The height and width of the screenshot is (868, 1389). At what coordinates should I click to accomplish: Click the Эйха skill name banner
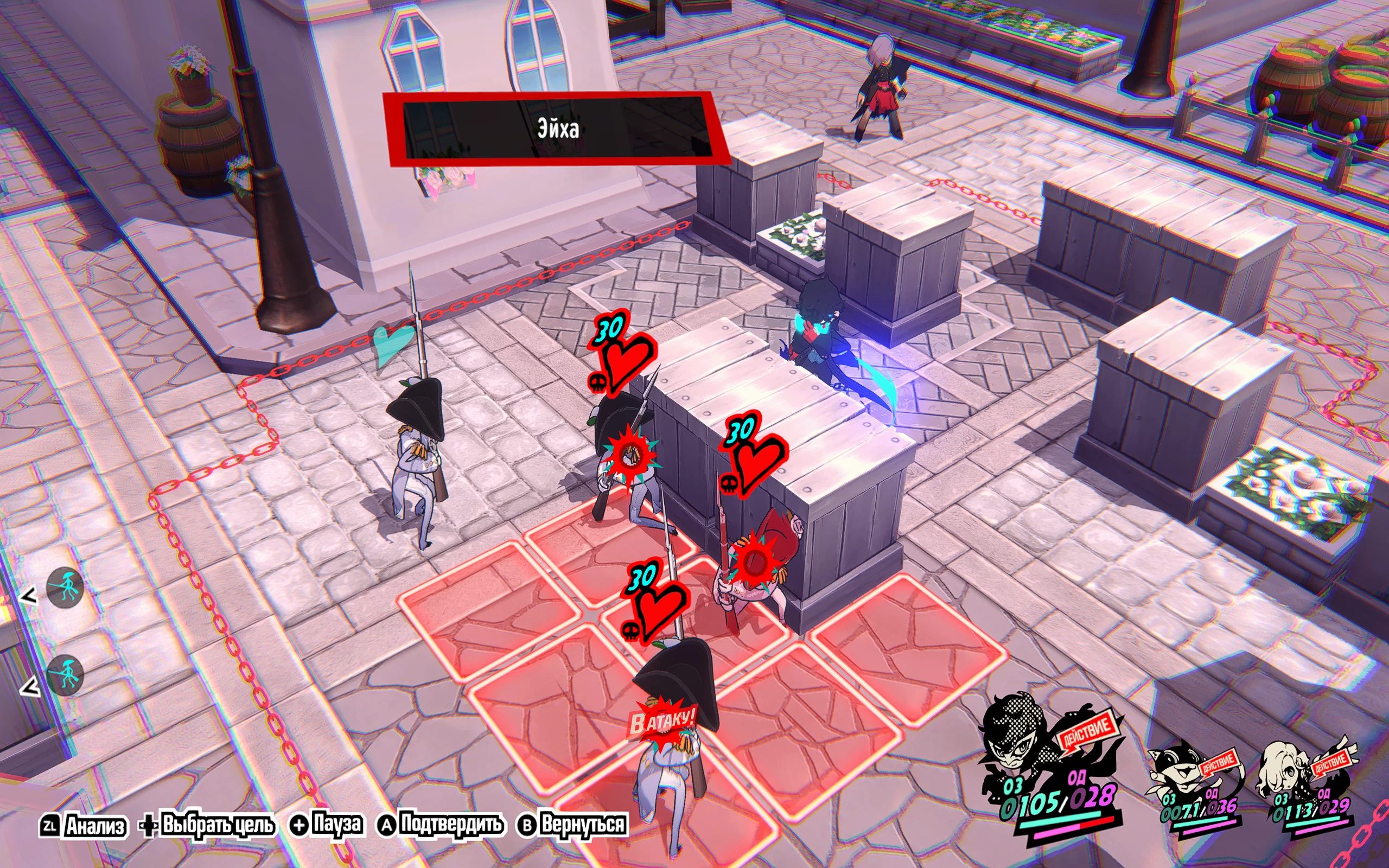click(x=557, y=129)
